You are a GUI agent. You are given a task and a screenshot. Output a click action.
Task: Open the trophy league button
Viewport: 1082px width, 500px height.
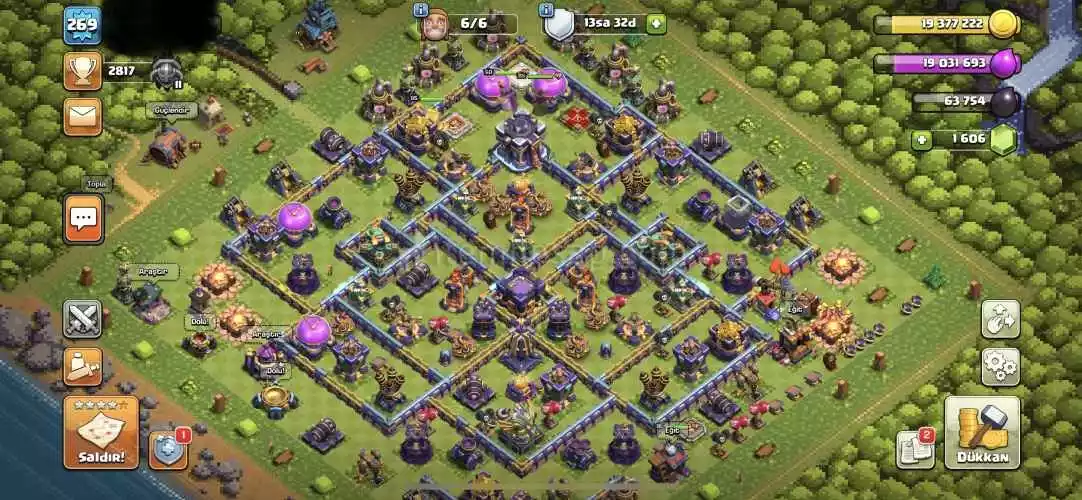point(83,70)
